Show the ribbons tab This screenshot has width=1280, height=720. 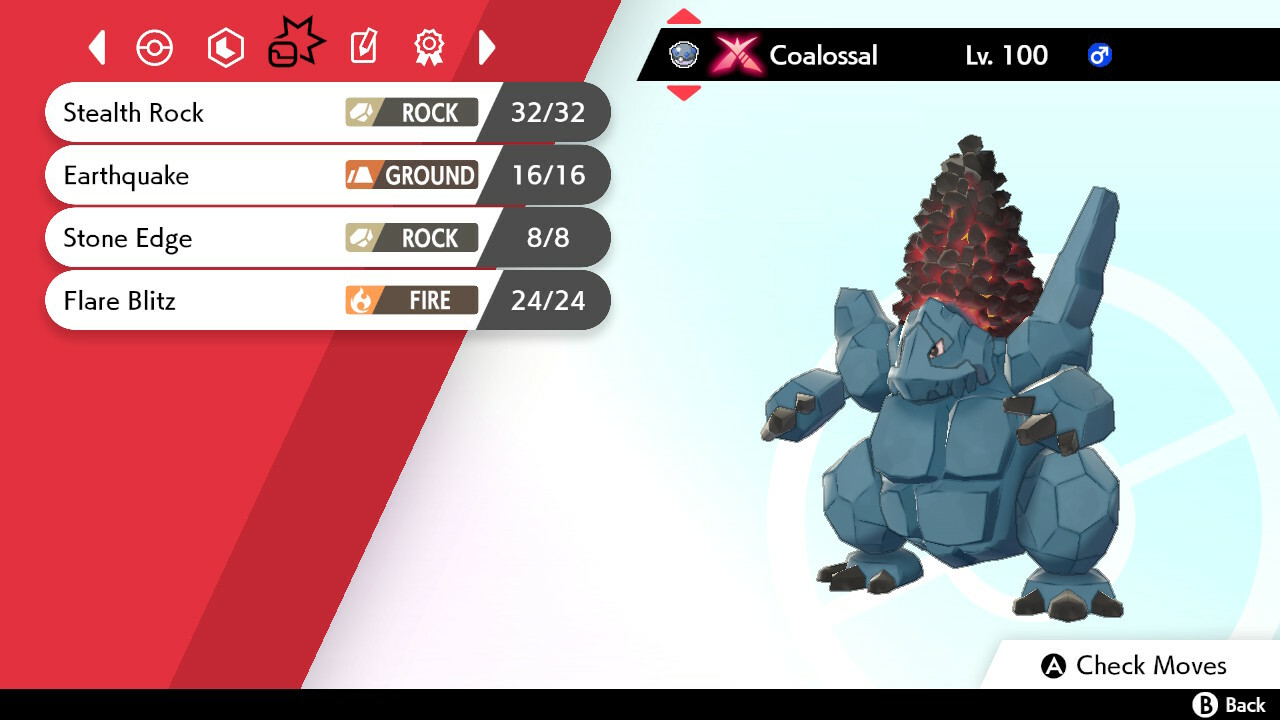point(429,47)
